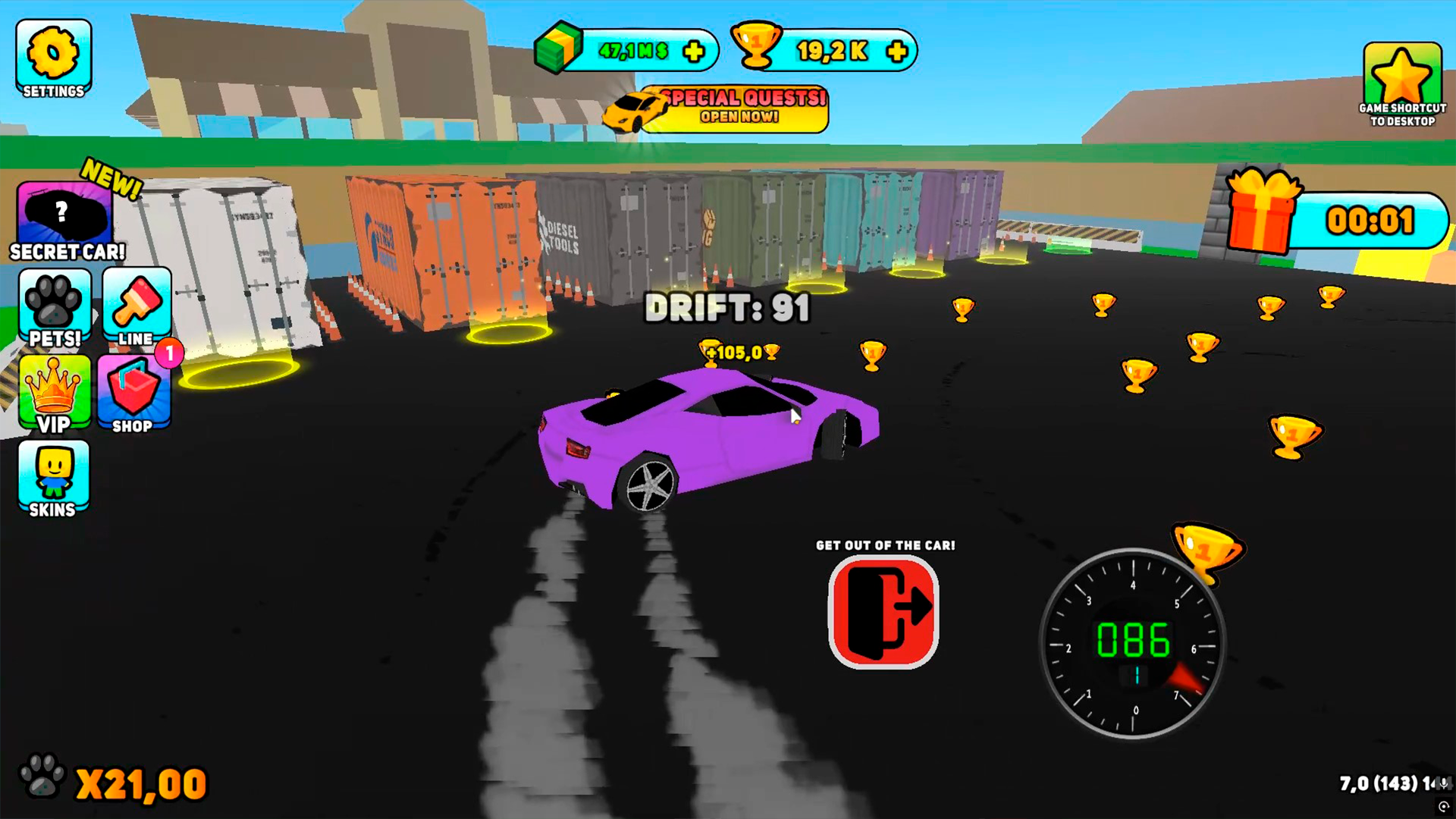Click the speedometer gauge
This screenshot has width=1456, height=819.
click(x=1136, y=645)
